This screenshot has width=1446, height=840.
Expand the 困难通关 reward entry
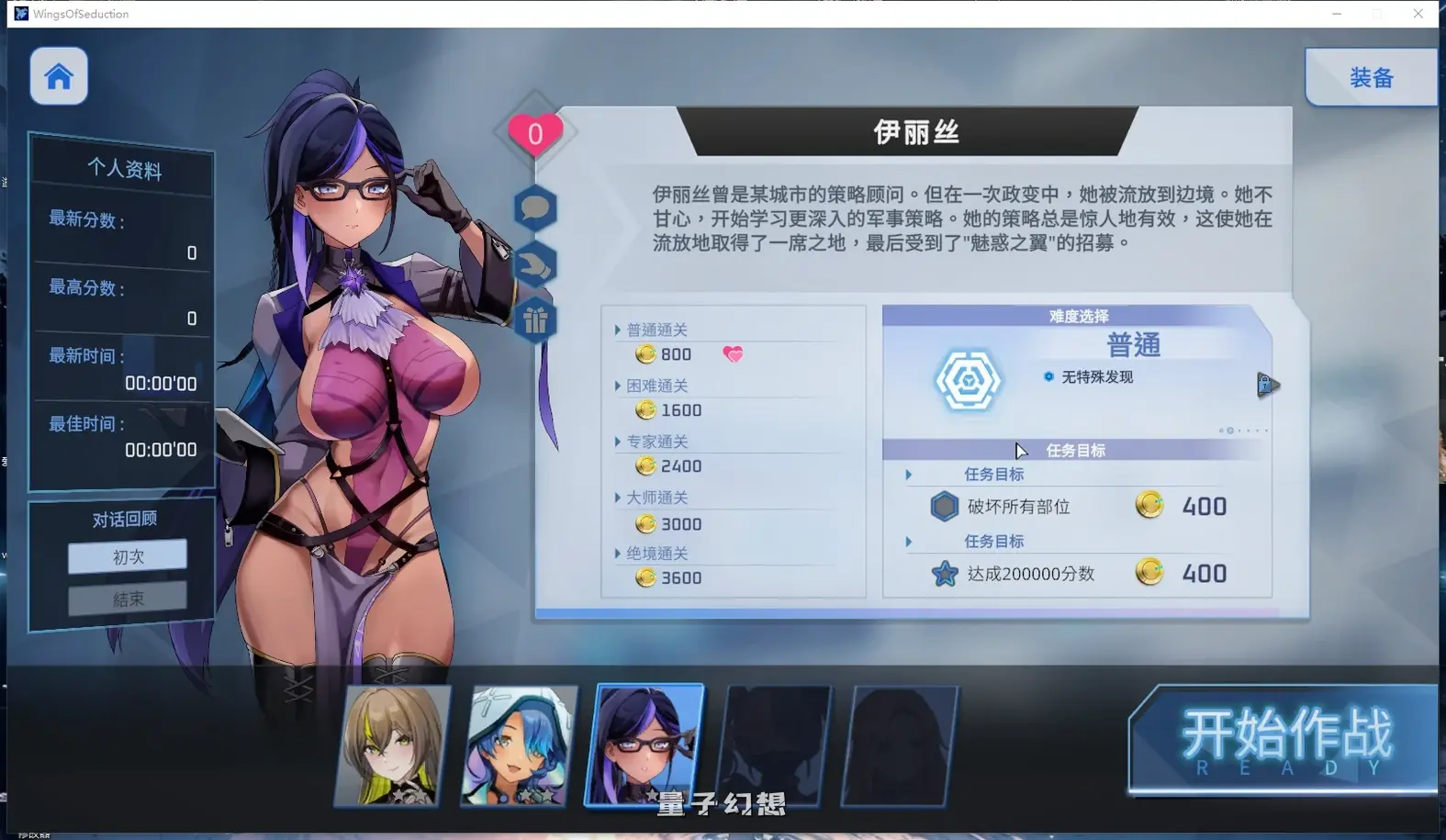656,385
